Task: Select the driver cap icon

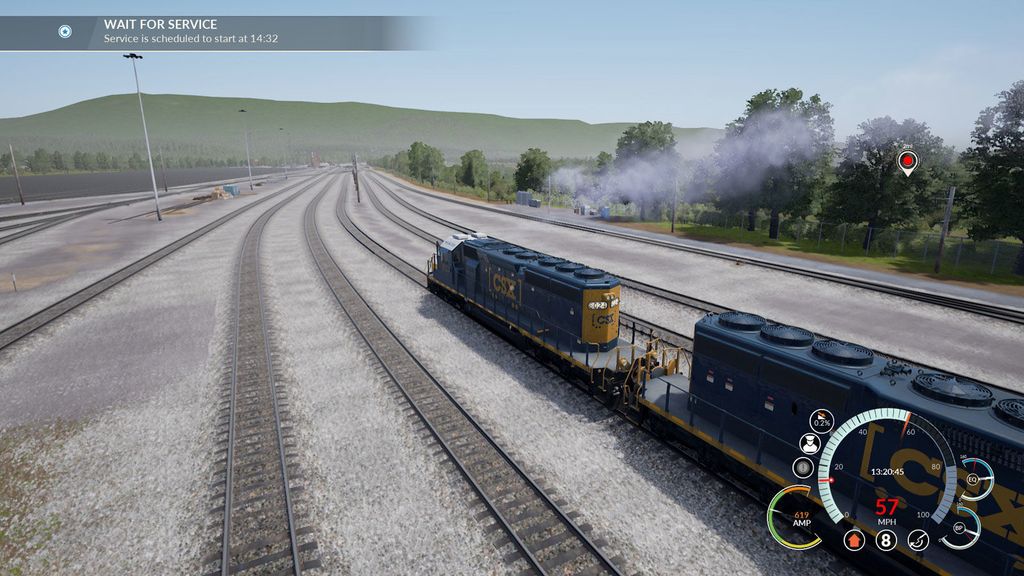Action: tap(810, 443)
